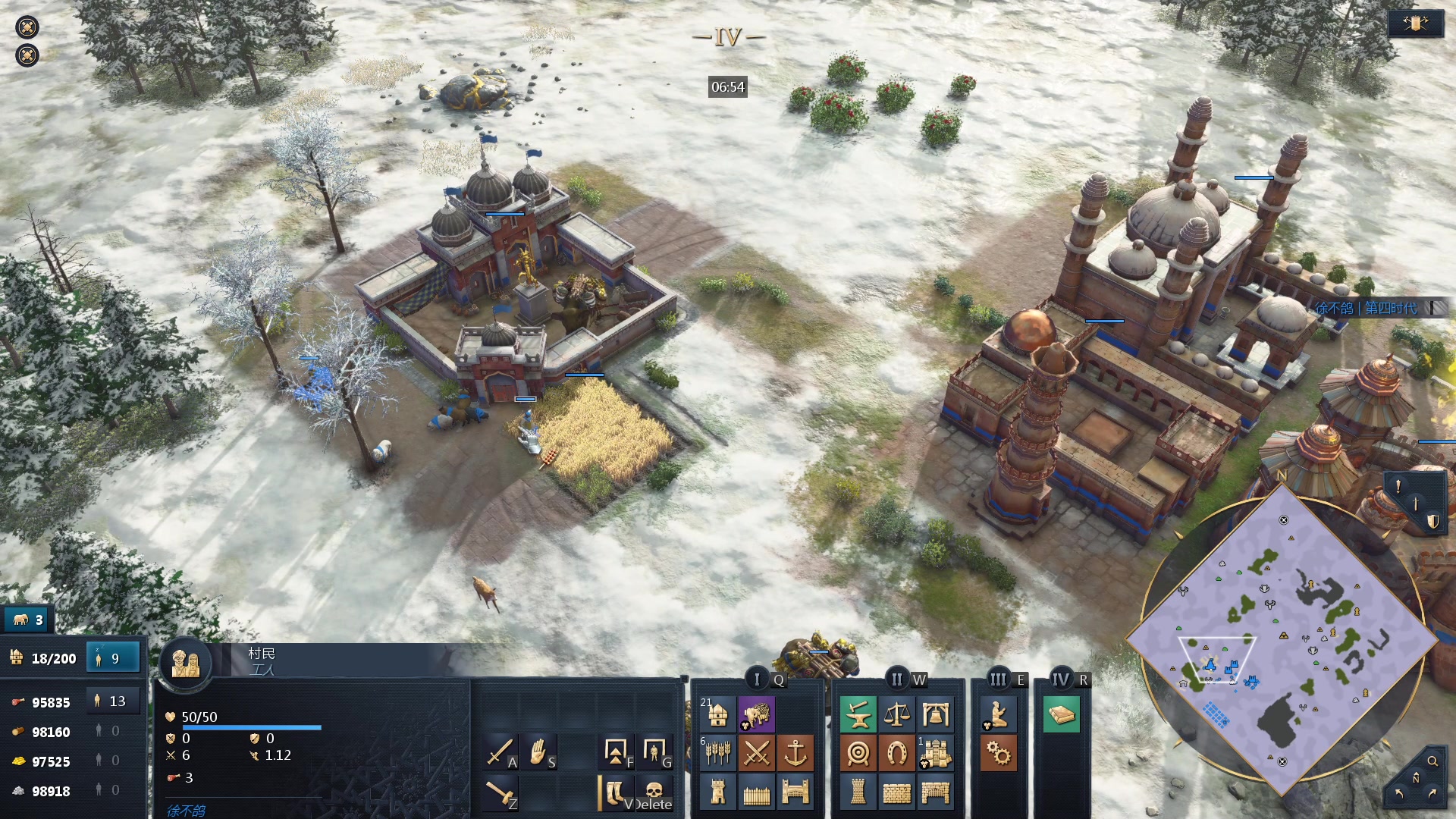Select the Market scales building icon
The image size is (1456, 819).
[896, 714]
